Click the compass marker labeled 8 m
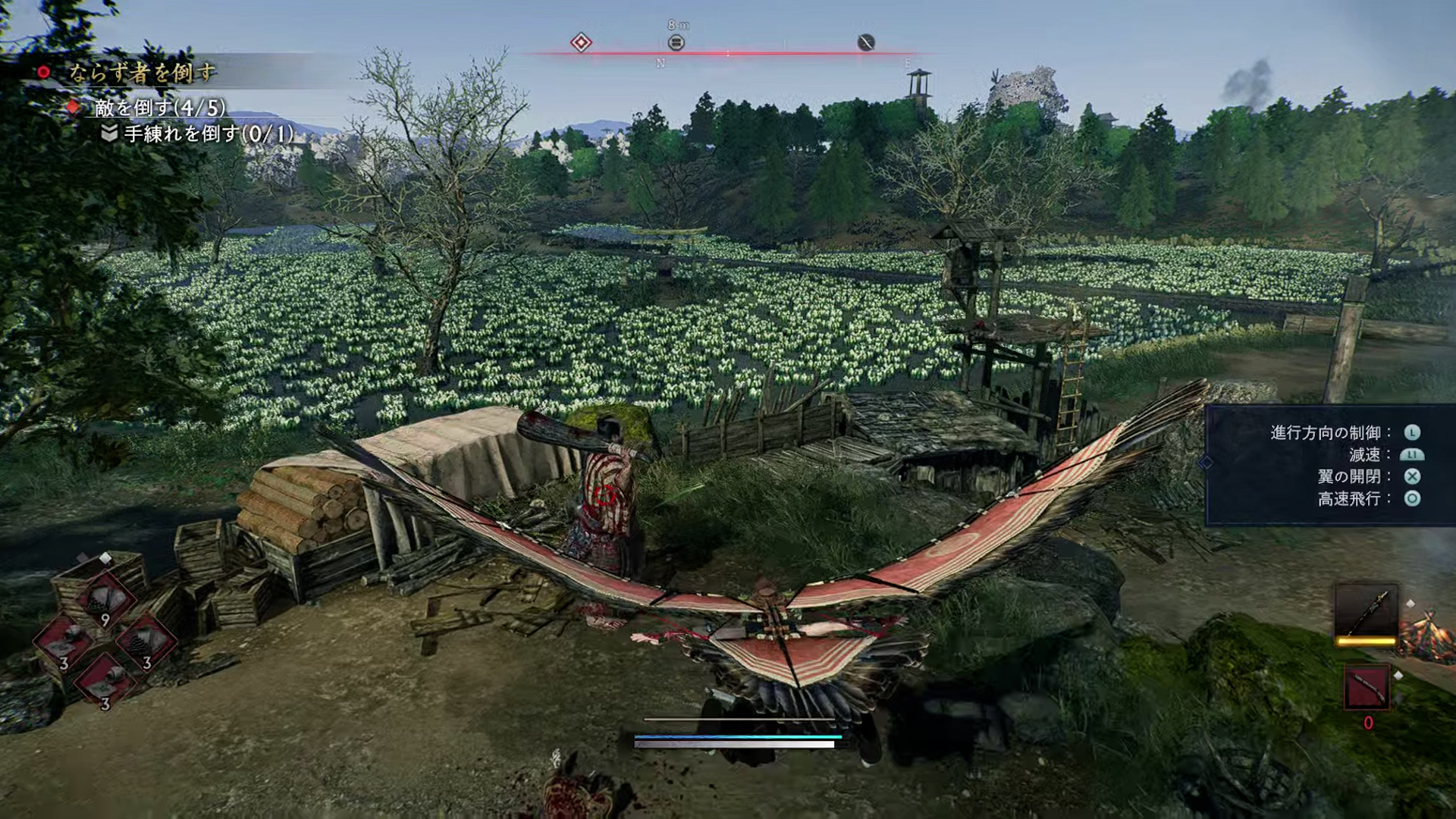The width and height of the screenshot is (1456, 819). pos(676,42)
